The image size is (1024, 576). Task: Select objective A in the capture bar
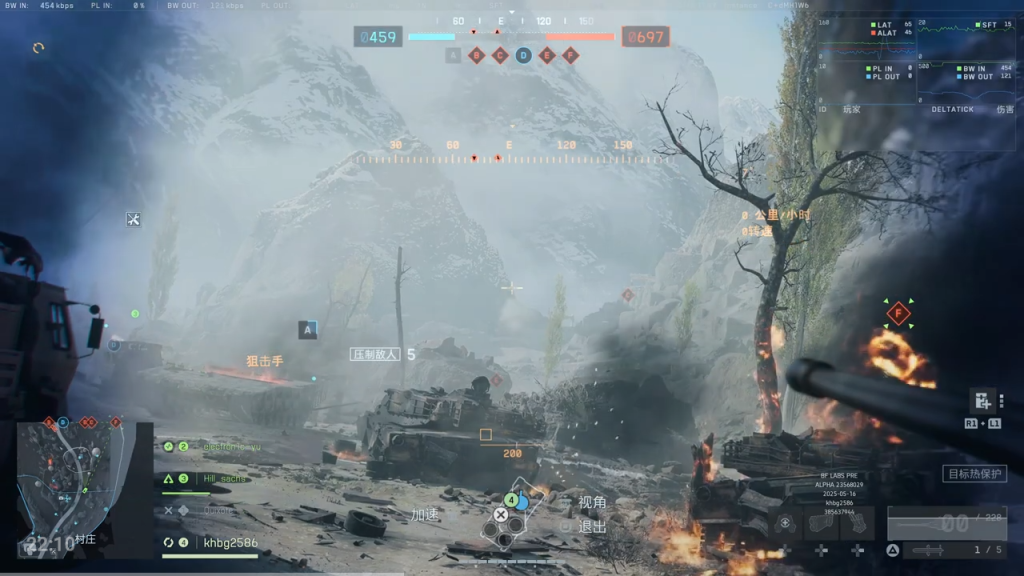[x=453, y=56]
